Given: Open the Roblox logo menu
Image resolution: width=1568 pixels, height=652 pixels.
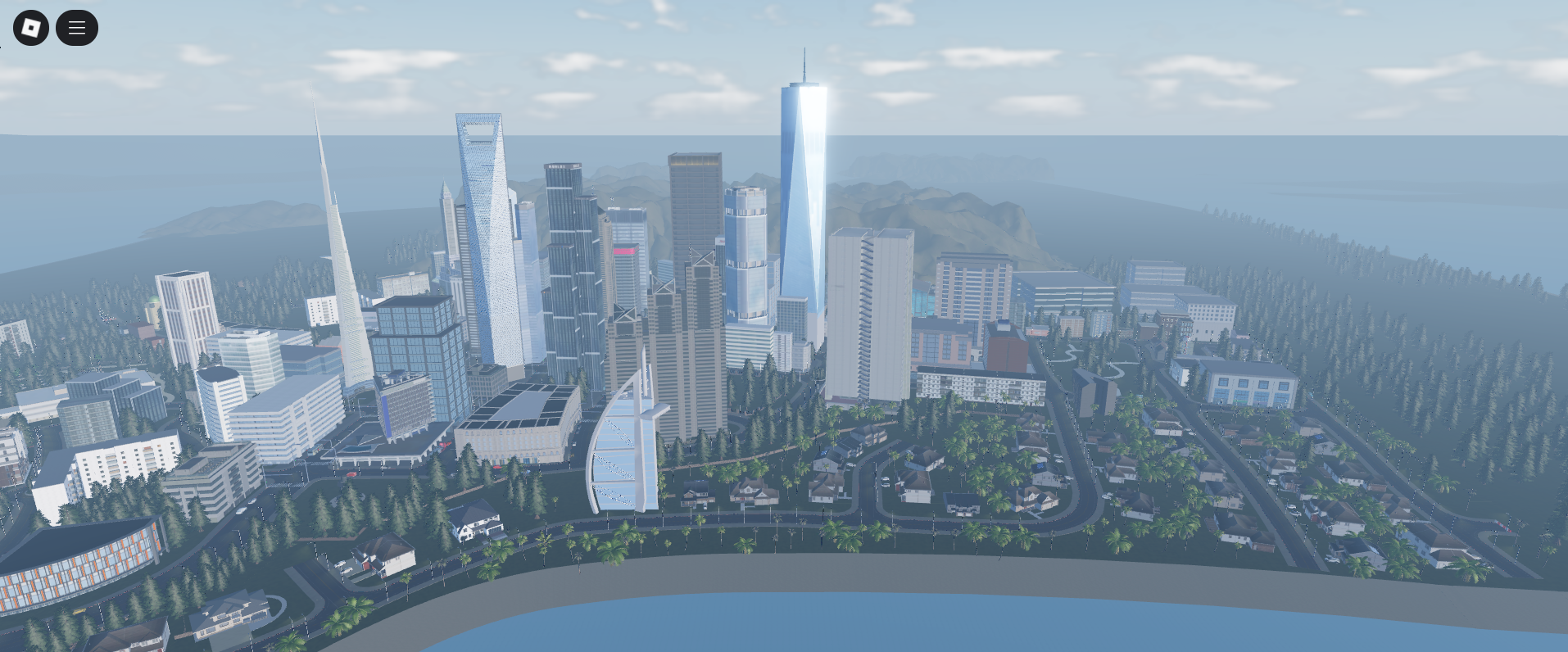Looking at the screenshot, I should pos(31,28).
